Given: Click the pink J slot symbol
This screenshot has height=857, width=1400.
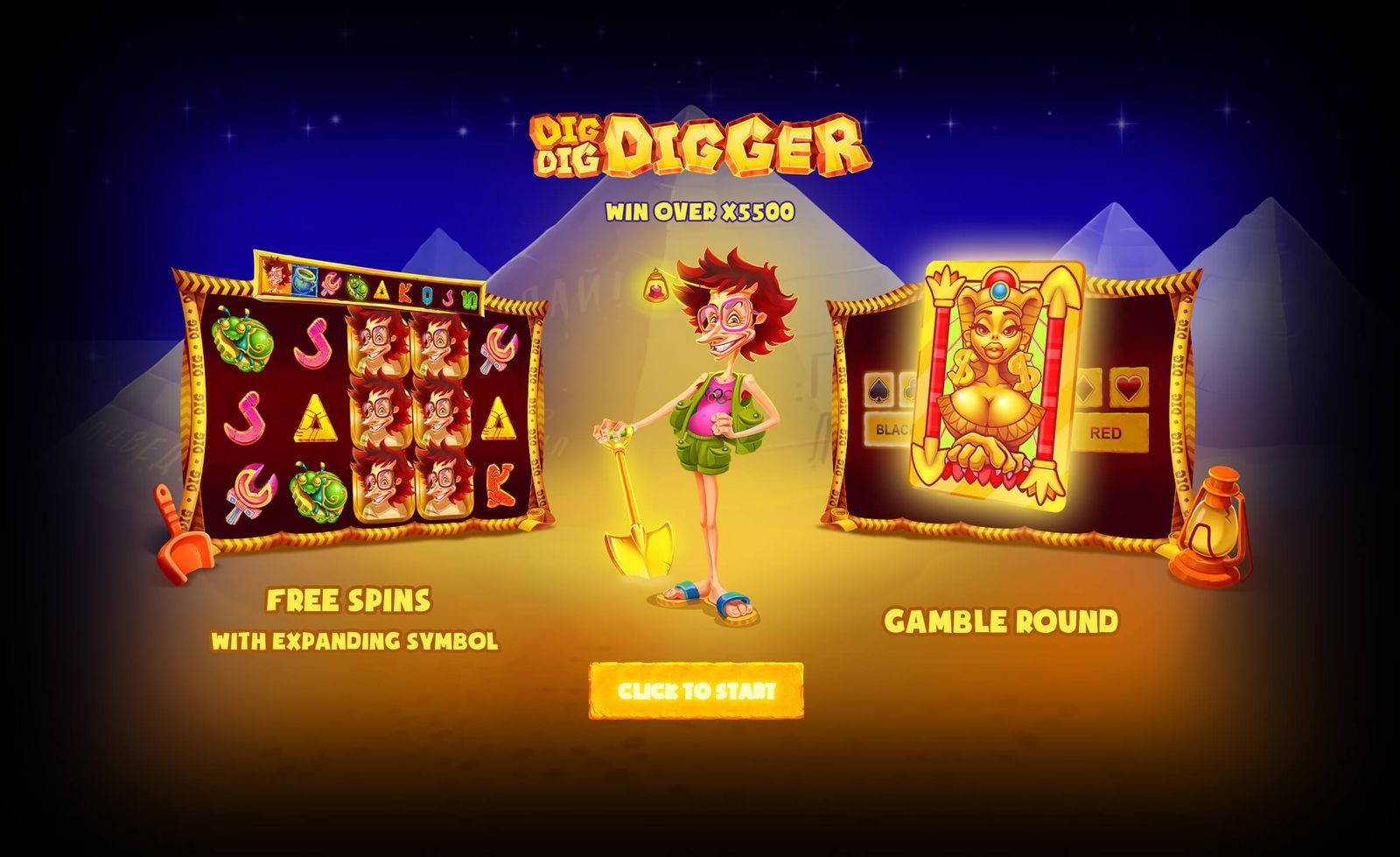Looking at the screenshot, I should pyautogui.click(x=313, y=343).
